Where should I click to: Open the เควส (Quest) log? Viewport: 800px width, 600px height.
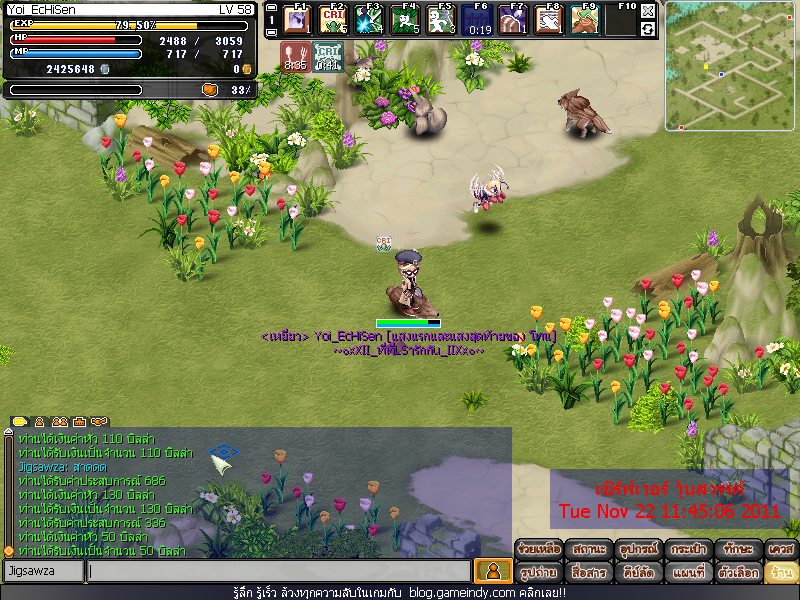click(x=780, y=549)
